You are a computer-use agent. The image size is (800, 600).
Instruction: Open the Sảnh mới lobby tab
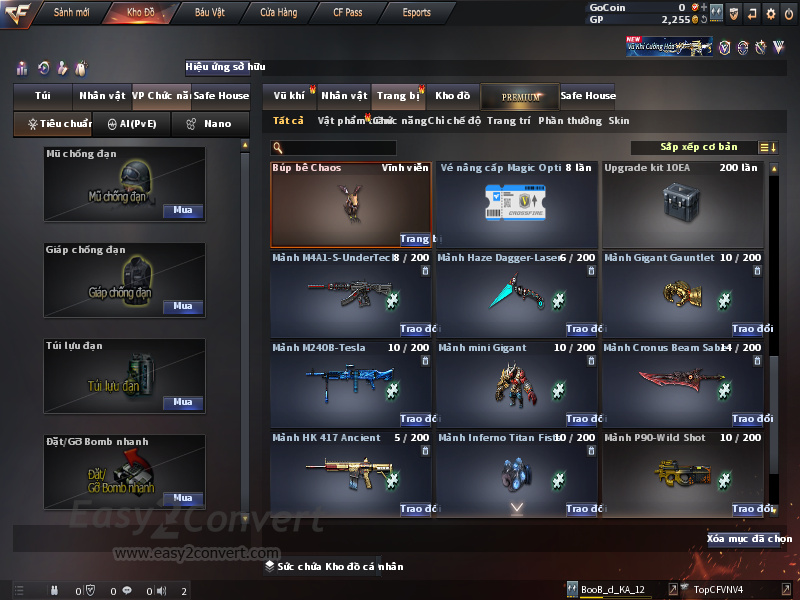point(72,13)
